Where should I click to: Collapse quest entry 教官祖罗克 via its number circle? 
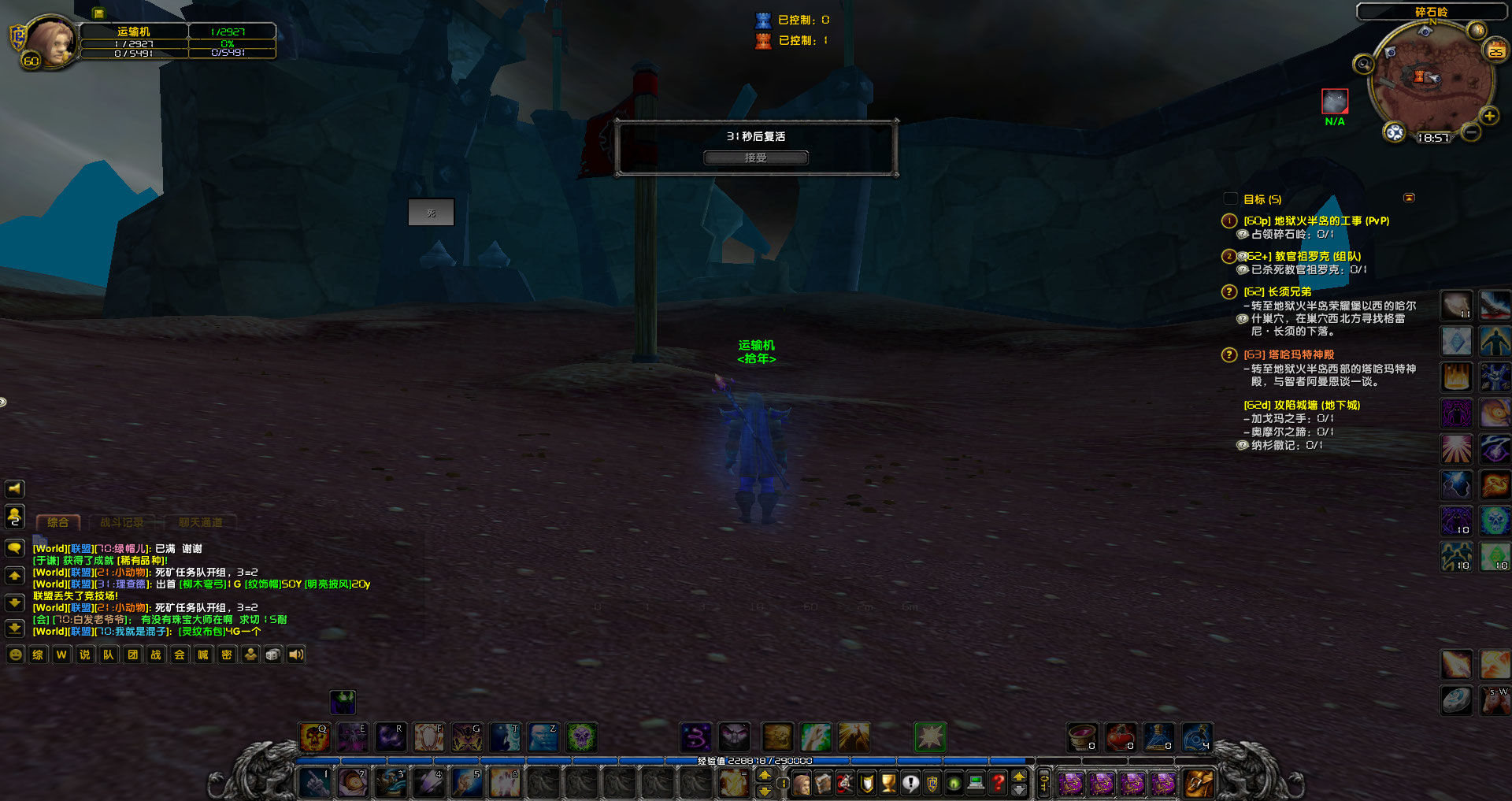[1229, 256]
